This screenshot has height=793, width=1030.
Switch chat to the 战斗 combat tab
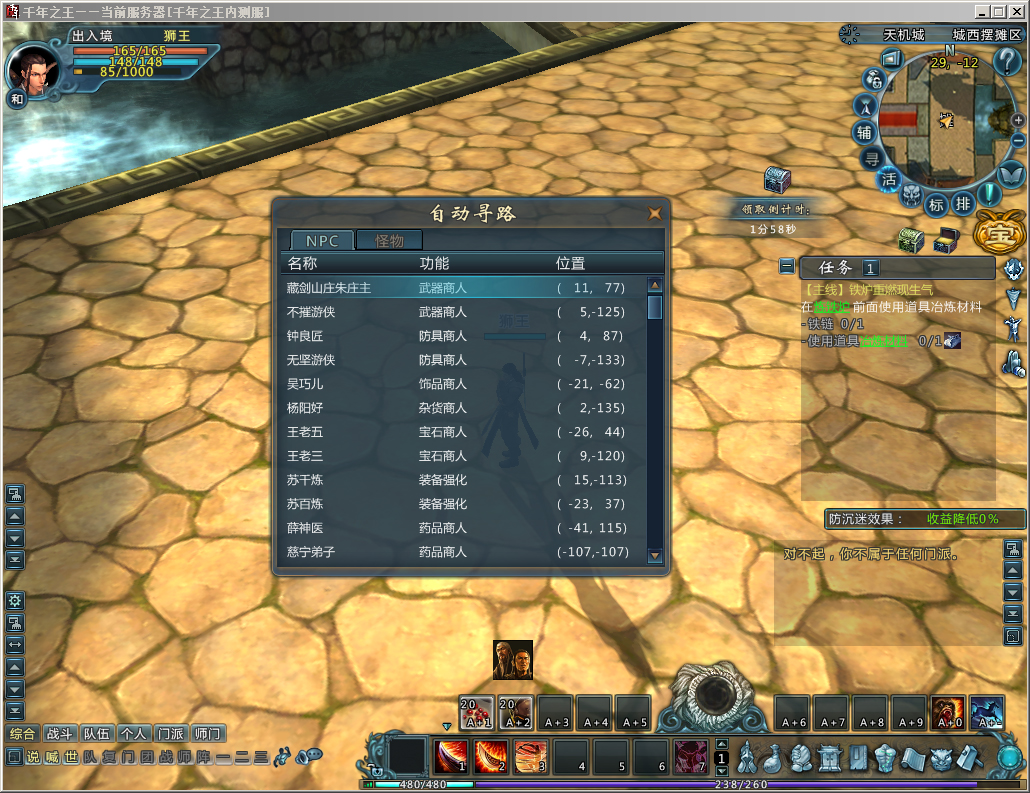[x=59, y=733]
